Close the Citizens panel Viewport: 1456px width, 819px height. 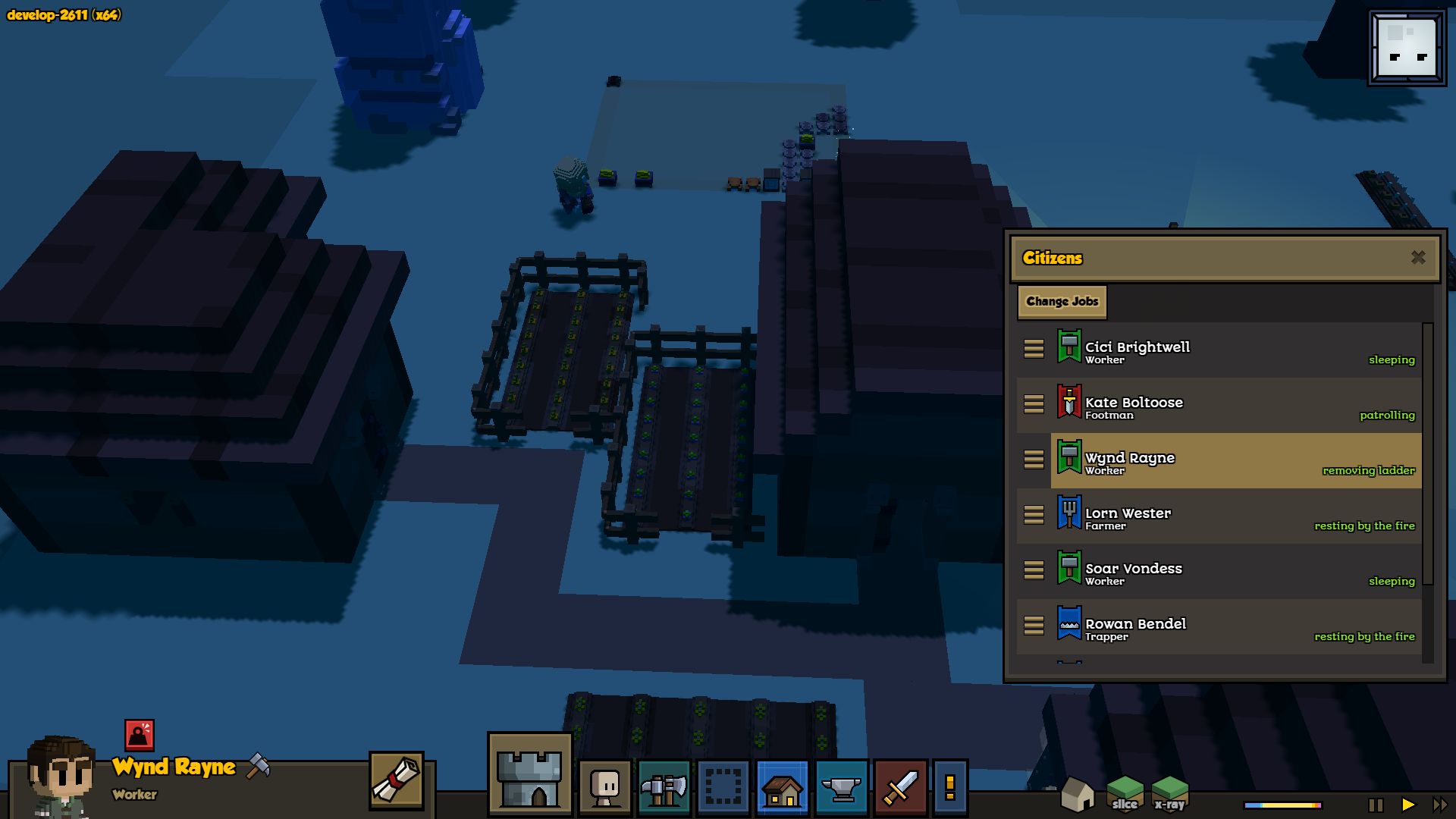(x=1418, y=258)
